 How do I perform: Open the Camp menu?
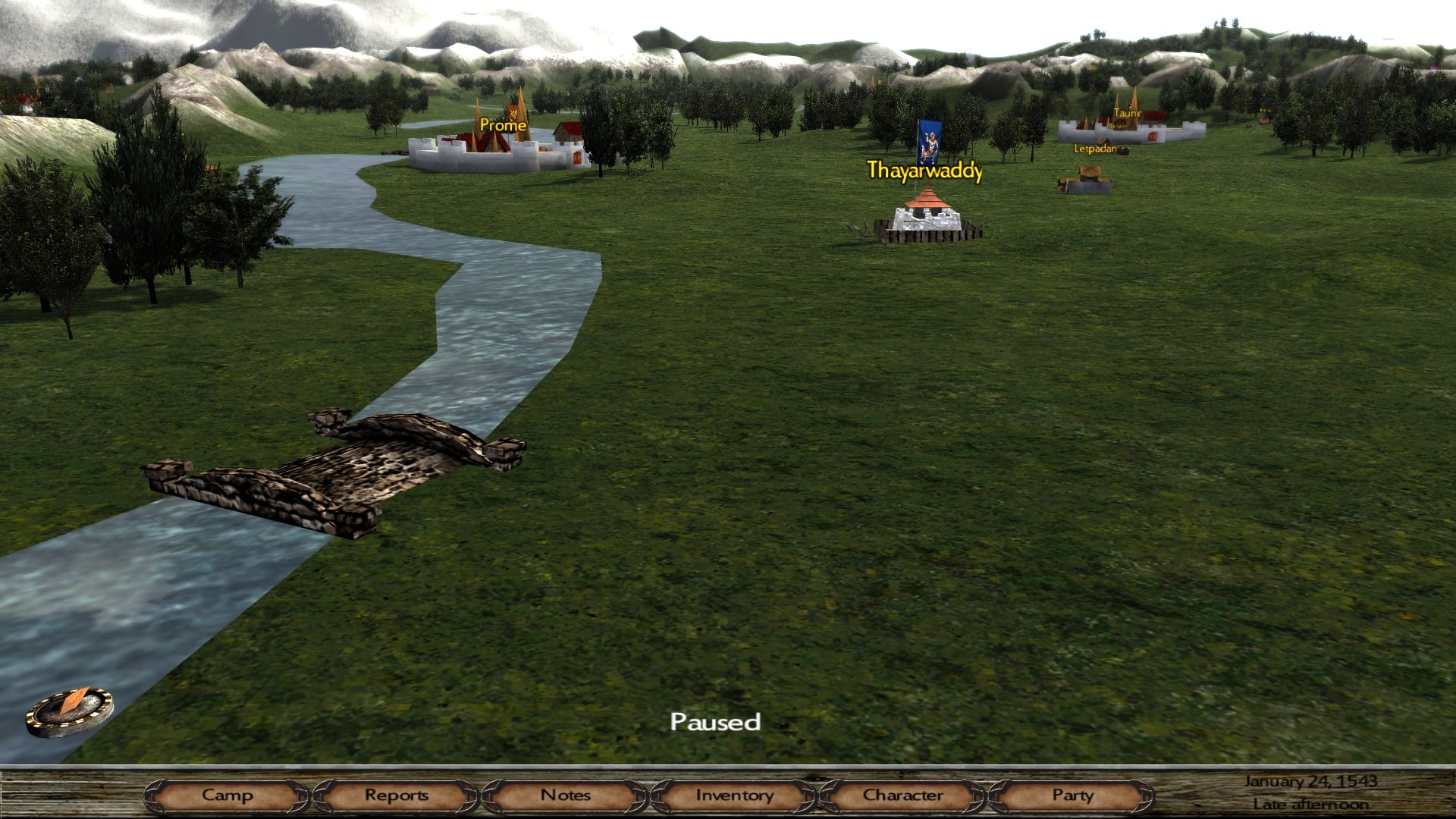pos(227,795)
